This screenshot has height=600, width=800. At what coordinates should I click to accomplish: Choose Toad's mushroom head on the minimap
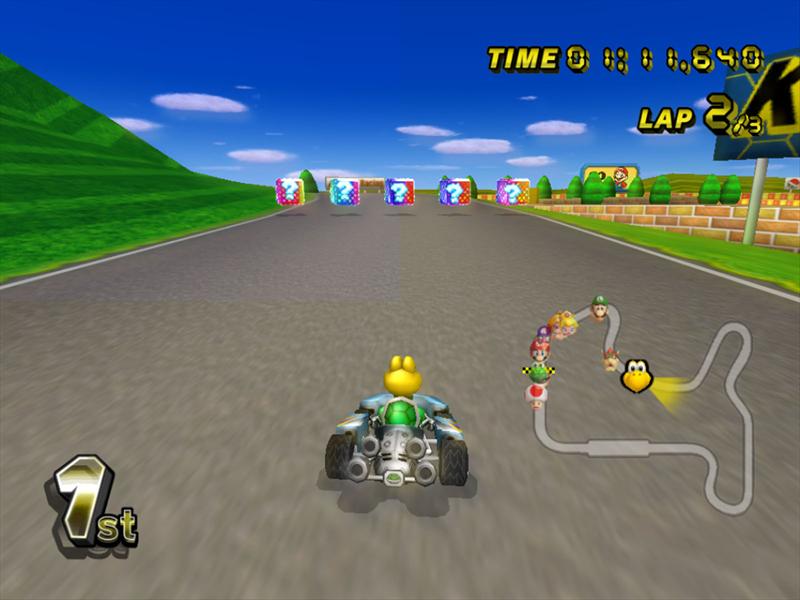(537, 395)
